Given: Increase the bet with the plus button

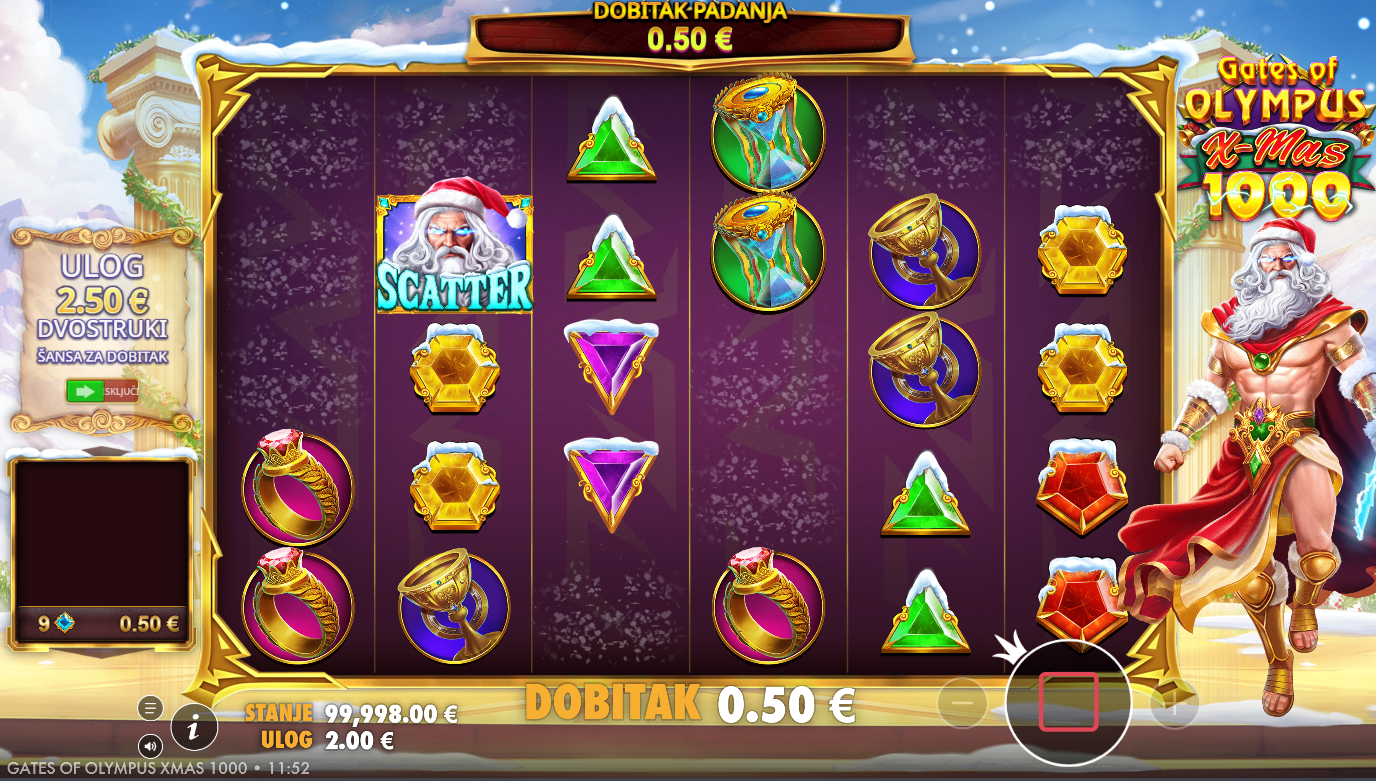Looking at the screenshot, I should pyautogui.click(x=1174, y=704).
